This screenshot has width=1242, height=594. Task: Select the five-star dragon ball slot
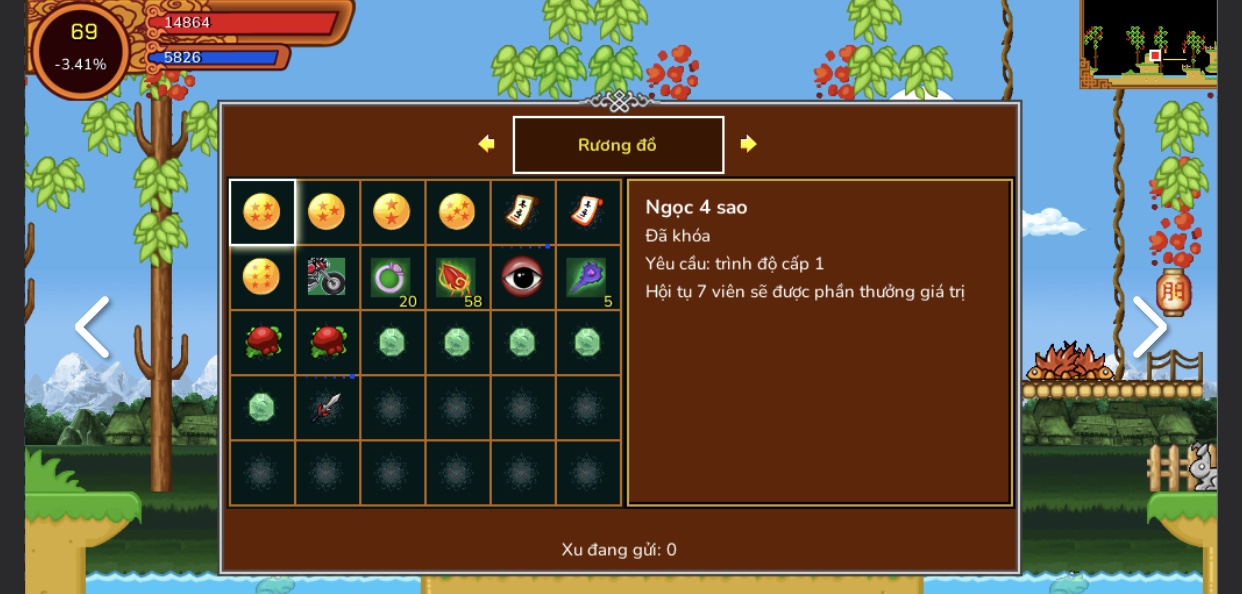click(x=457, y=212)
